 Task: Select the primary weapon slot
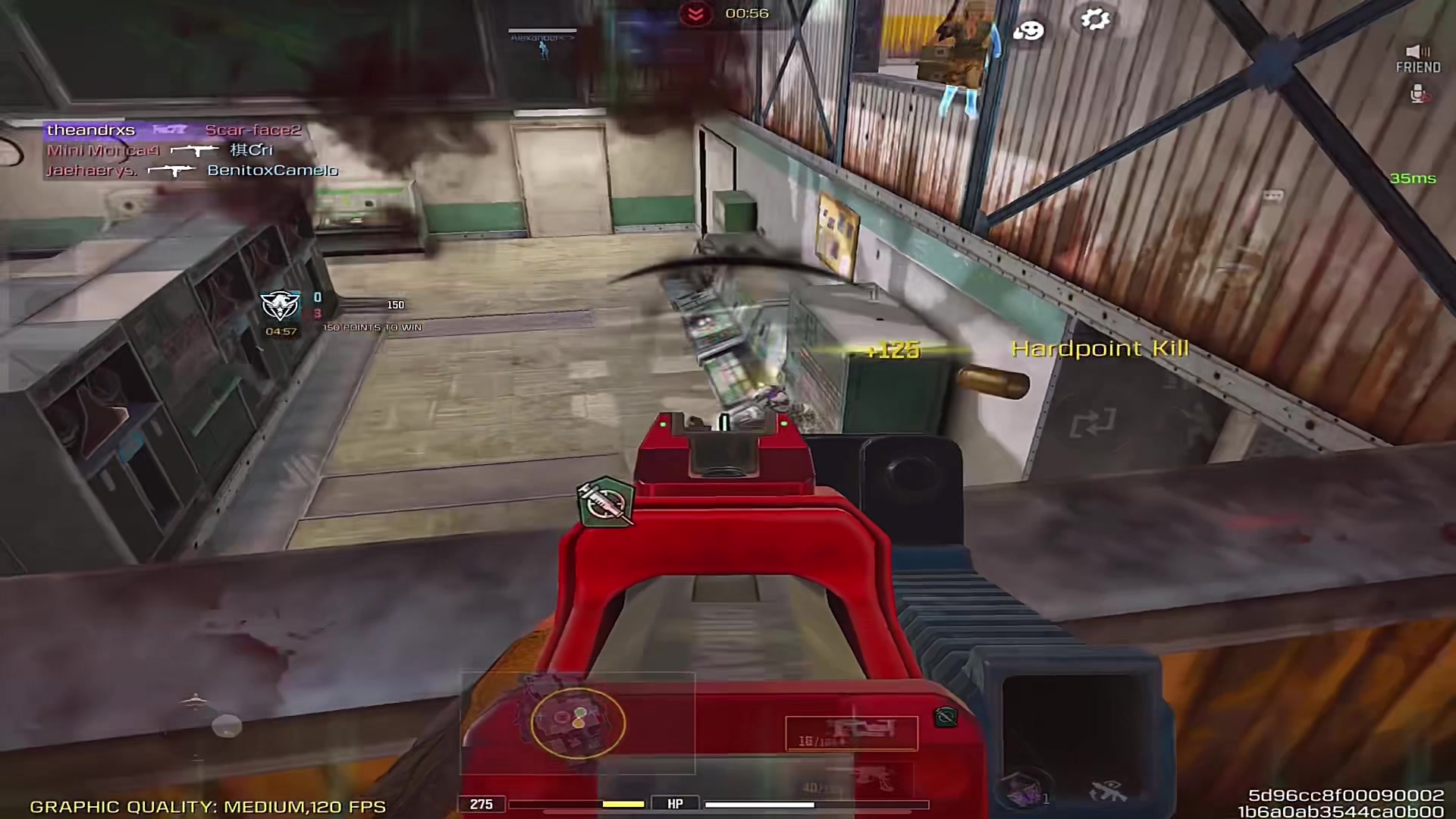coord(851,733)
